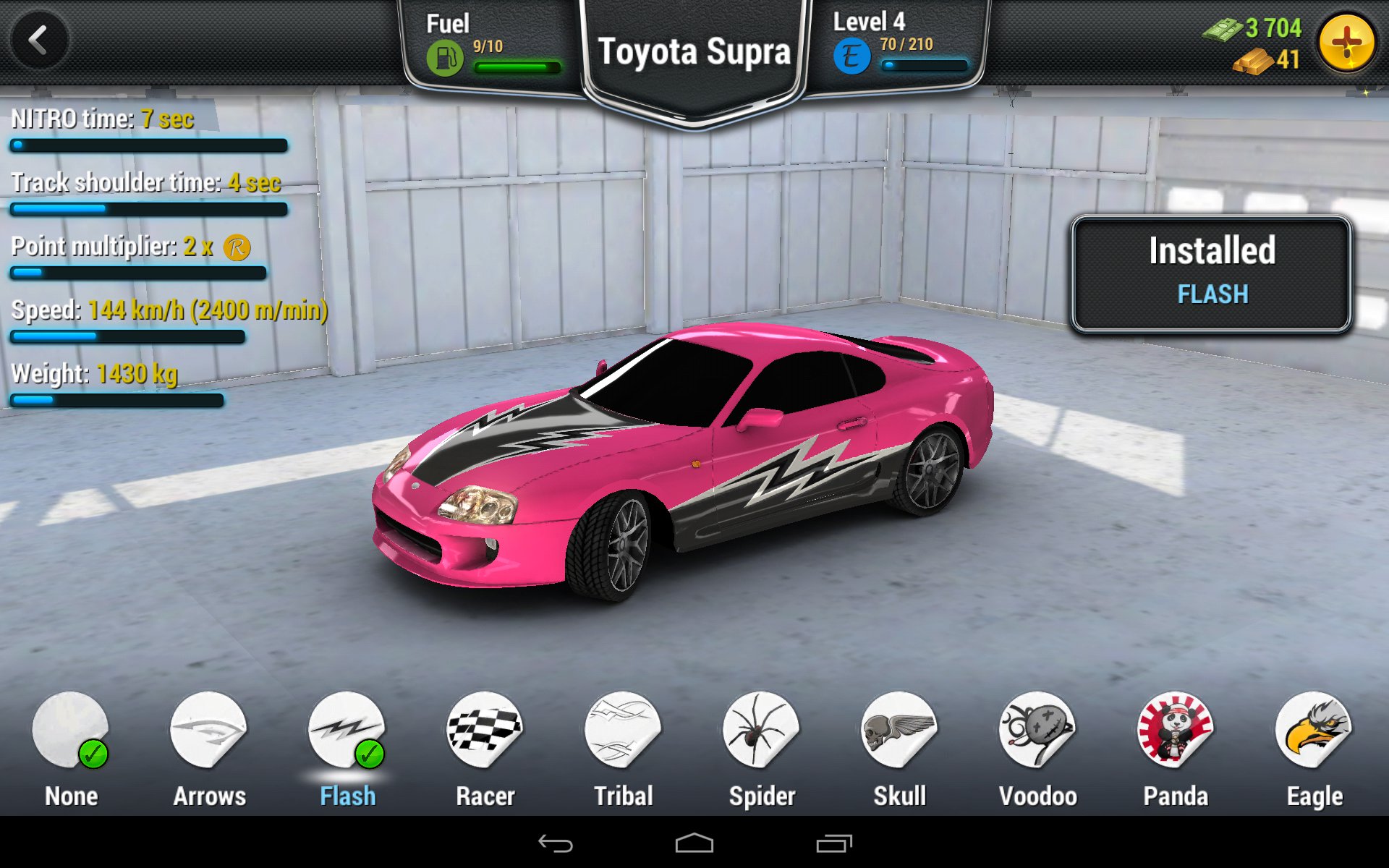Choose the Tribal decal

623,731
